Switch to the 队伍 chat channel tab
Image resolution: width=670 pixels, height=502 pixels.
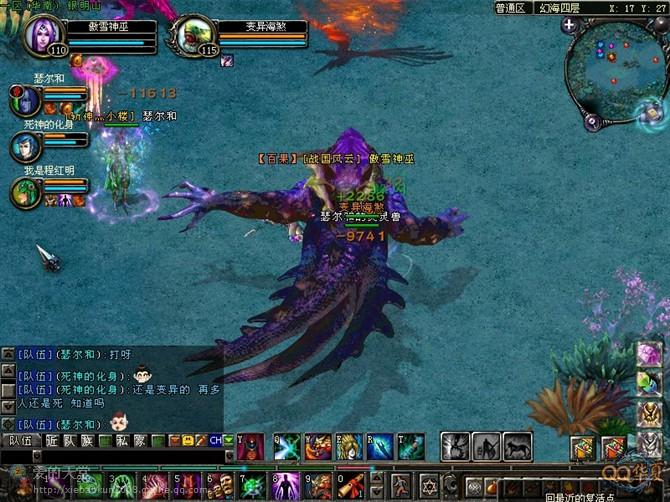[x=20, y=440]
